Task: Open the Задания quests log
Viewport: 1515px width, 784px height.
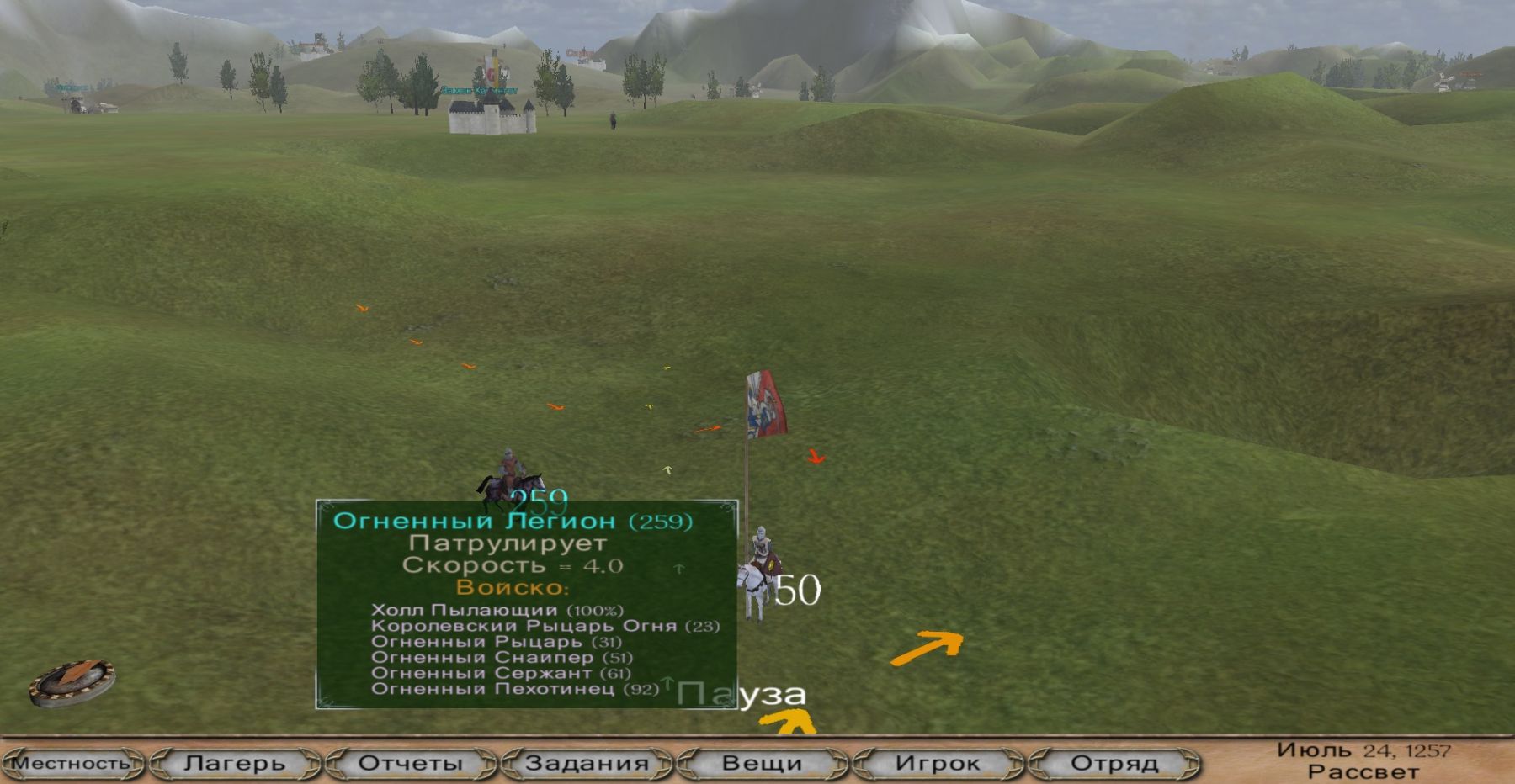Action: coord(587,763)
